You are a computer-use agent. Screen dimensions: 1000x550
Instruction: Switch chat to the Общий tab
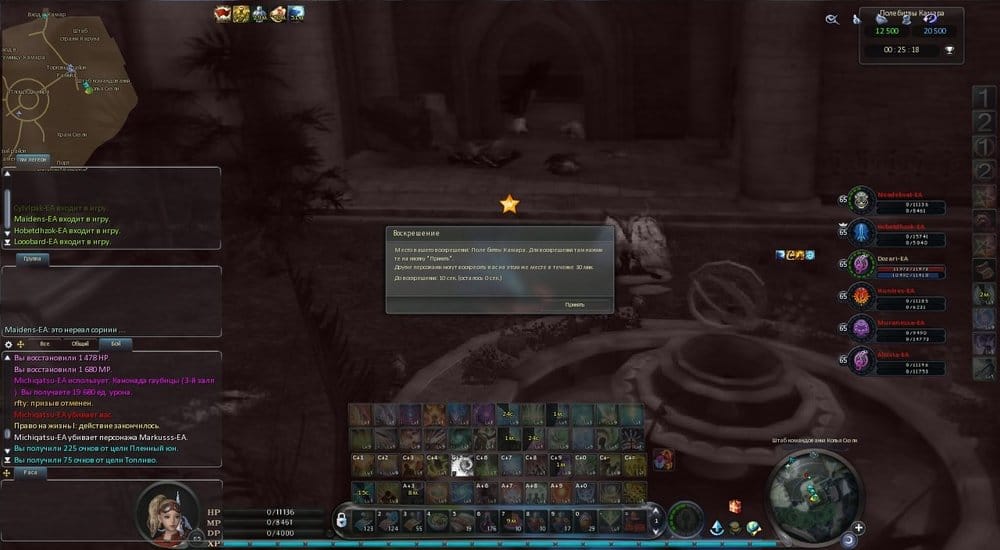click(x=78, y=343)
